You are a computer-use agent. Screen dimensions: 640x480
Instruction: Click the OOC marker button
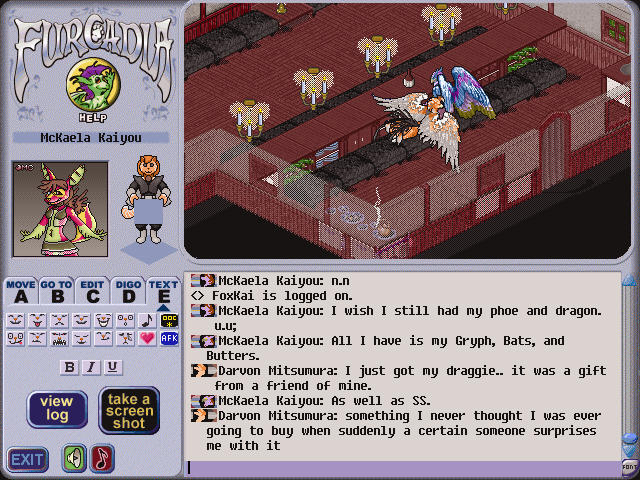point(168,320)
